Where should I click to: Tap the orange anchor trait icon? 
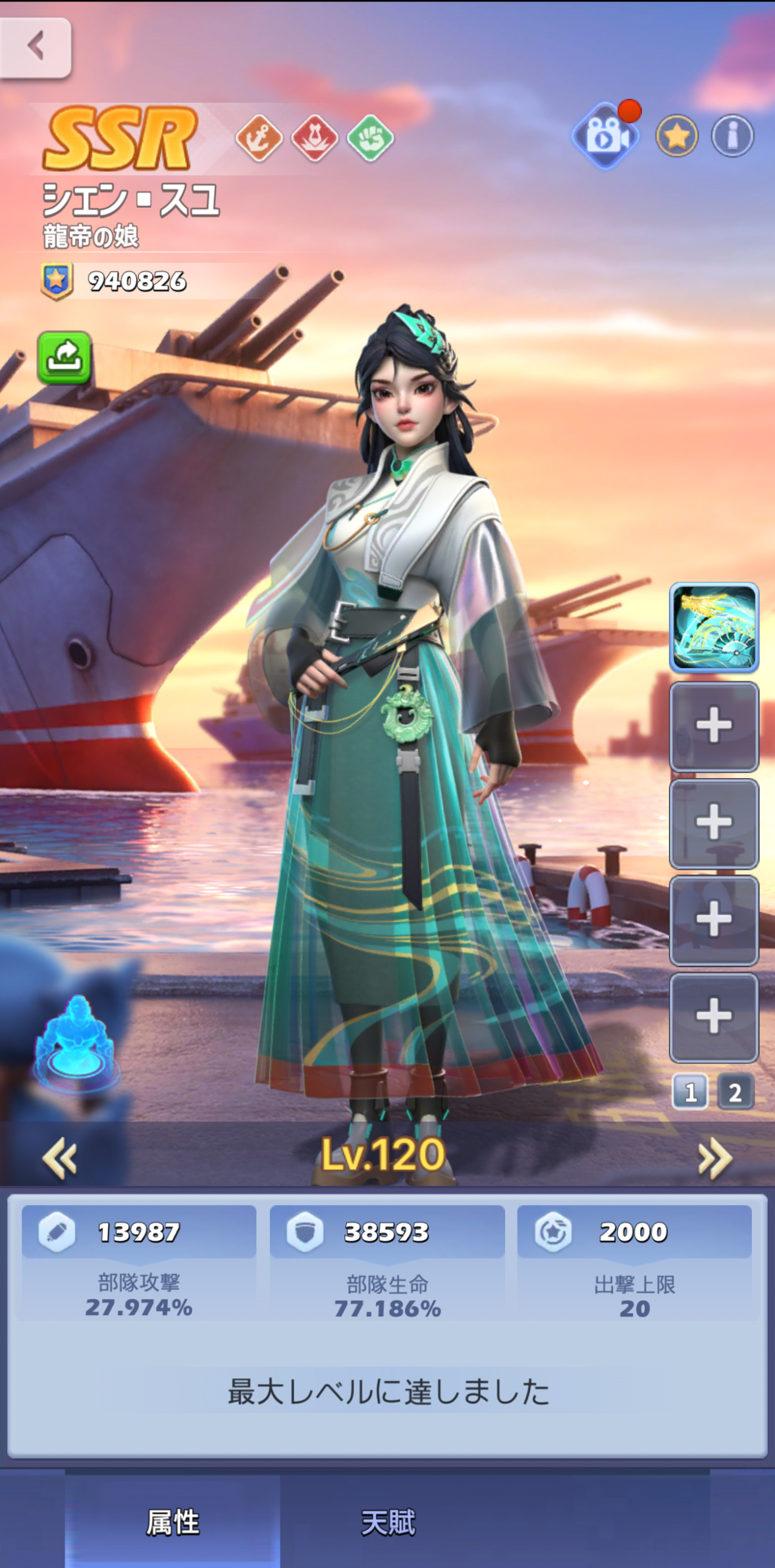259,138
